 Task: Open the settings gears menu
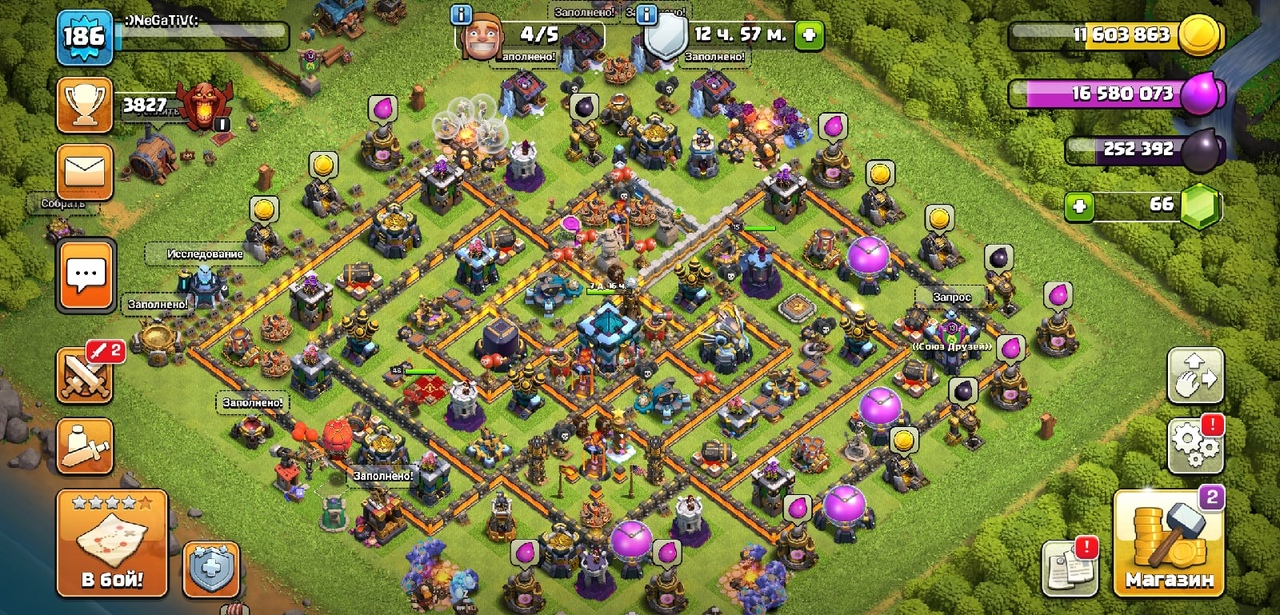pyautogui.click(x=1195, y=446)
